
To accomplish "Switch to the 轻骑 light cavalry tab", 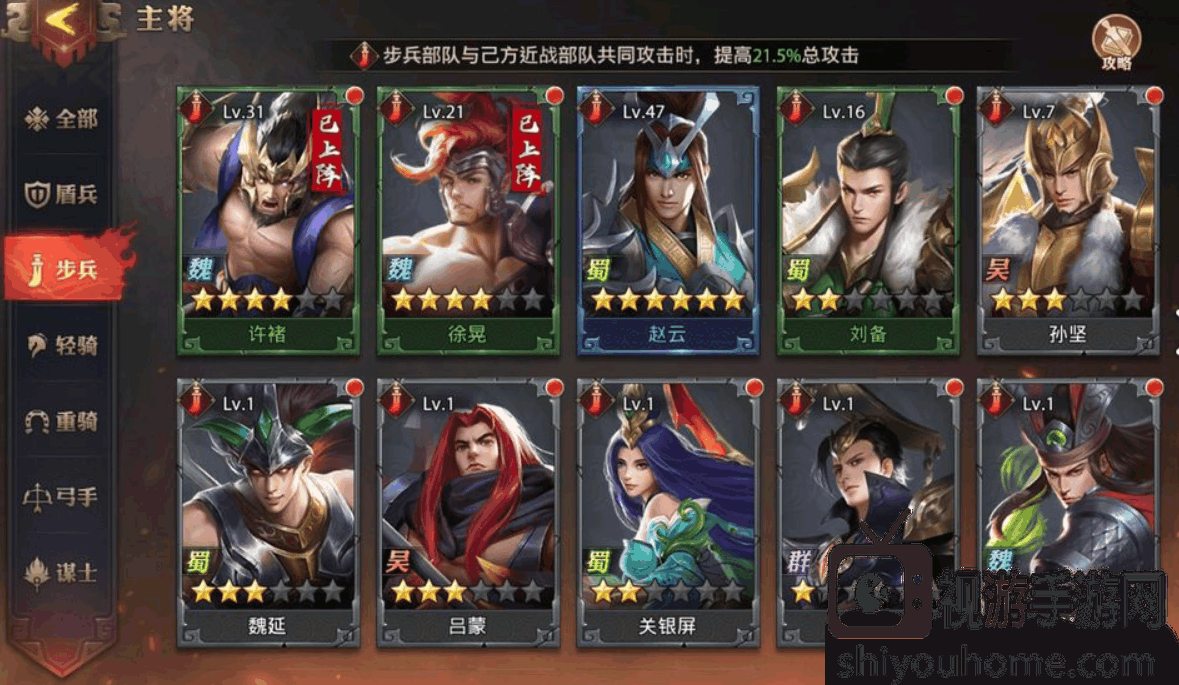I will click(62, 346).
